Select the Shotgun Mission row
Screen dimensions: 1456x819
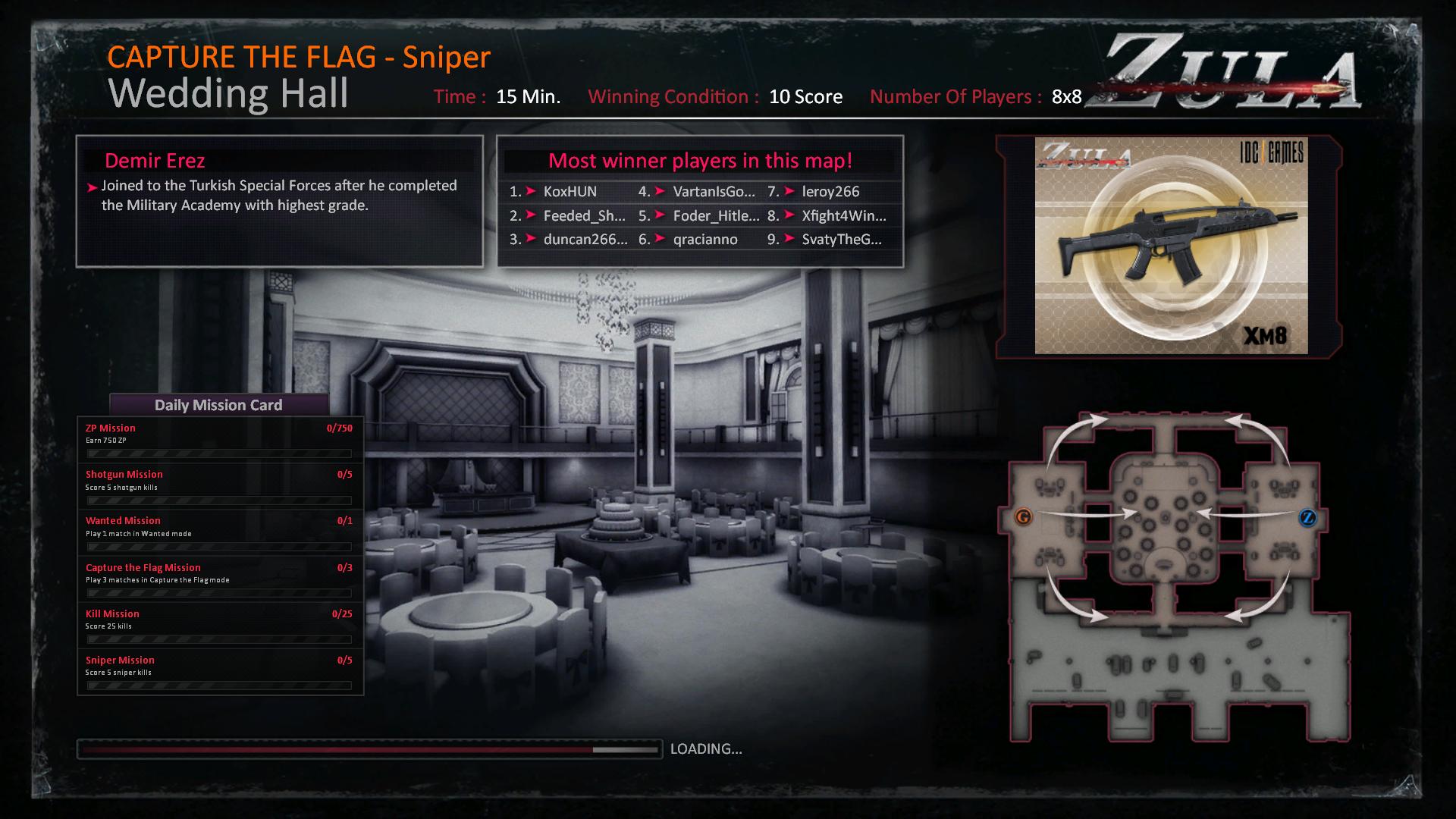[219, 487]
